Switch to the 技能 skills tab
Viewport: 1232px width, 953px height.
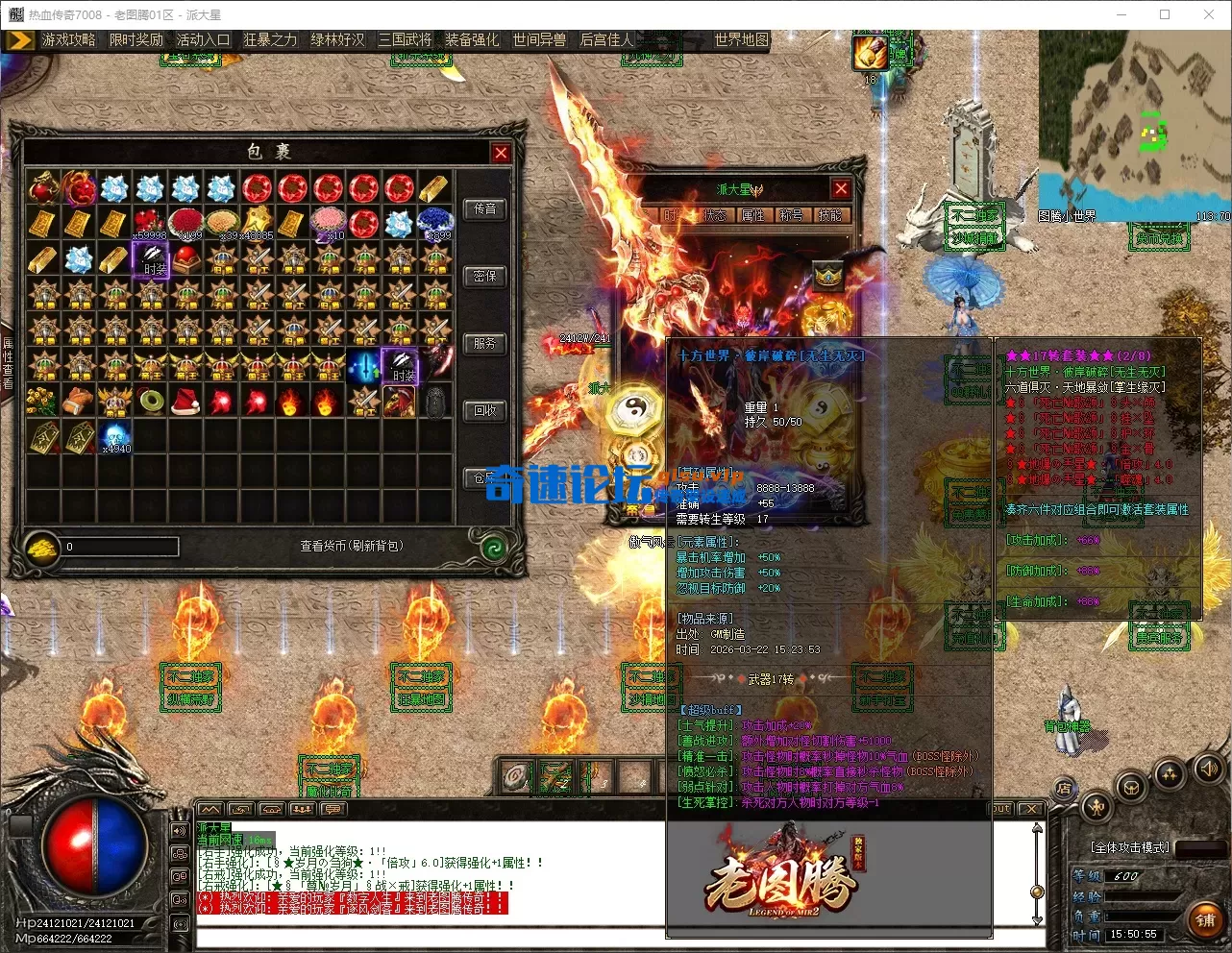coord(829,215)
